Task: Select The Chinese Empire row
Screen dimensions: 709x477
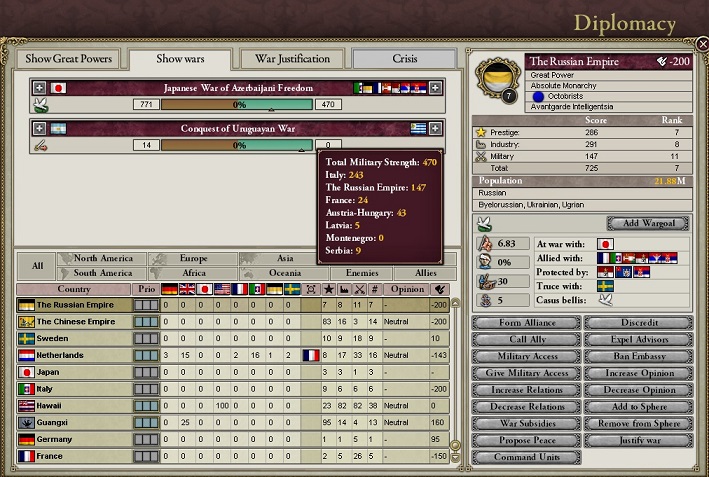Action: pos(76,321)
